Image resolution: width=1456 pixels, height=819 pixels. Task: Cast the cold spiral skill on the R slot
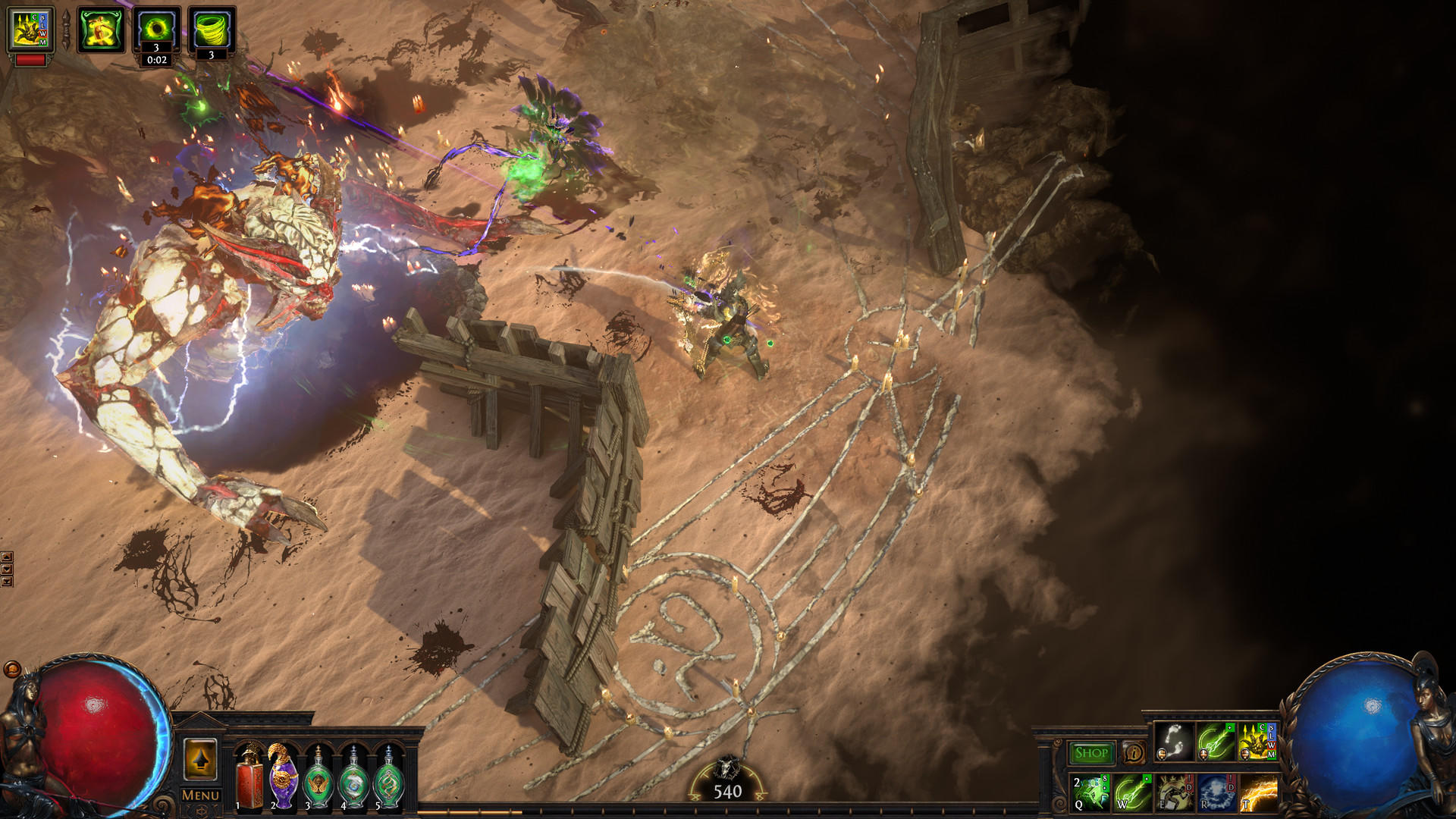1216,794
